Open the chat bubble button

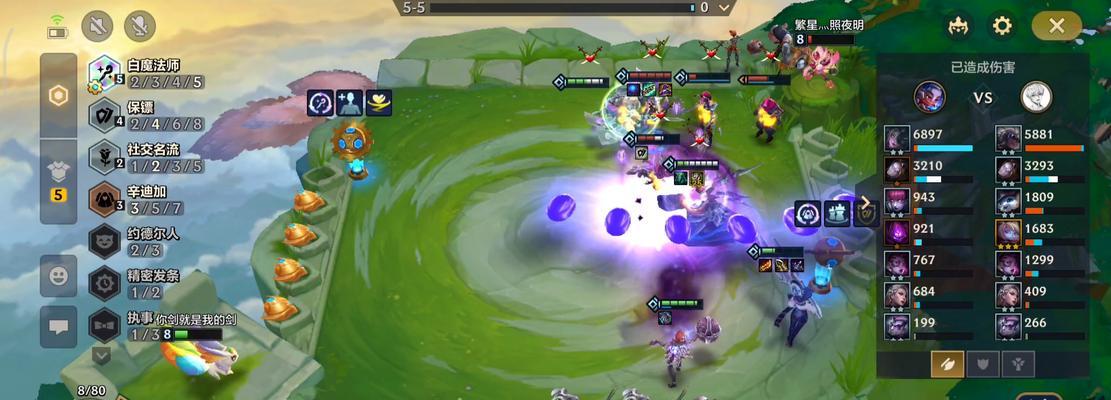(x=58, y=327)
